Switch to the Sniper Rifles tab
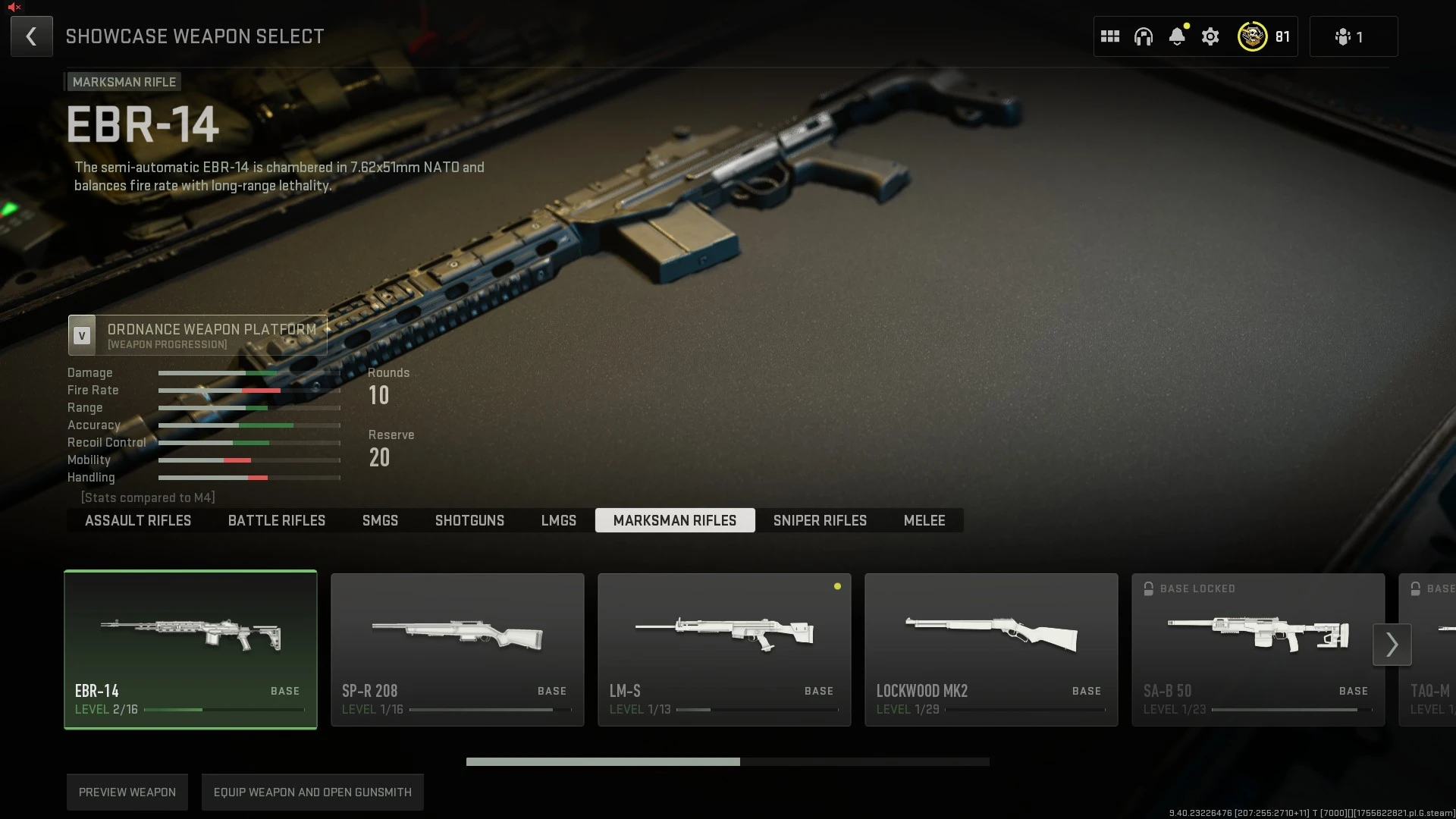1456x819 pixels. (x=820, y=520)
